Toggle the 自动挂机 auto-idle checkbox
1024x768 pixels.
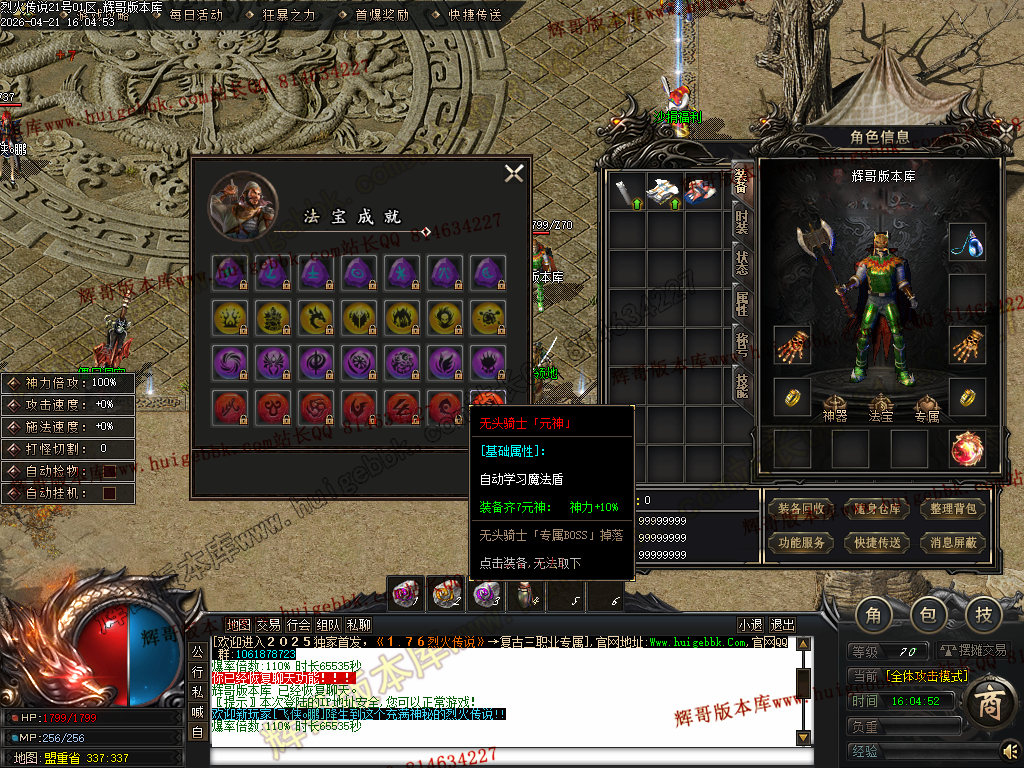click(109, 493)
